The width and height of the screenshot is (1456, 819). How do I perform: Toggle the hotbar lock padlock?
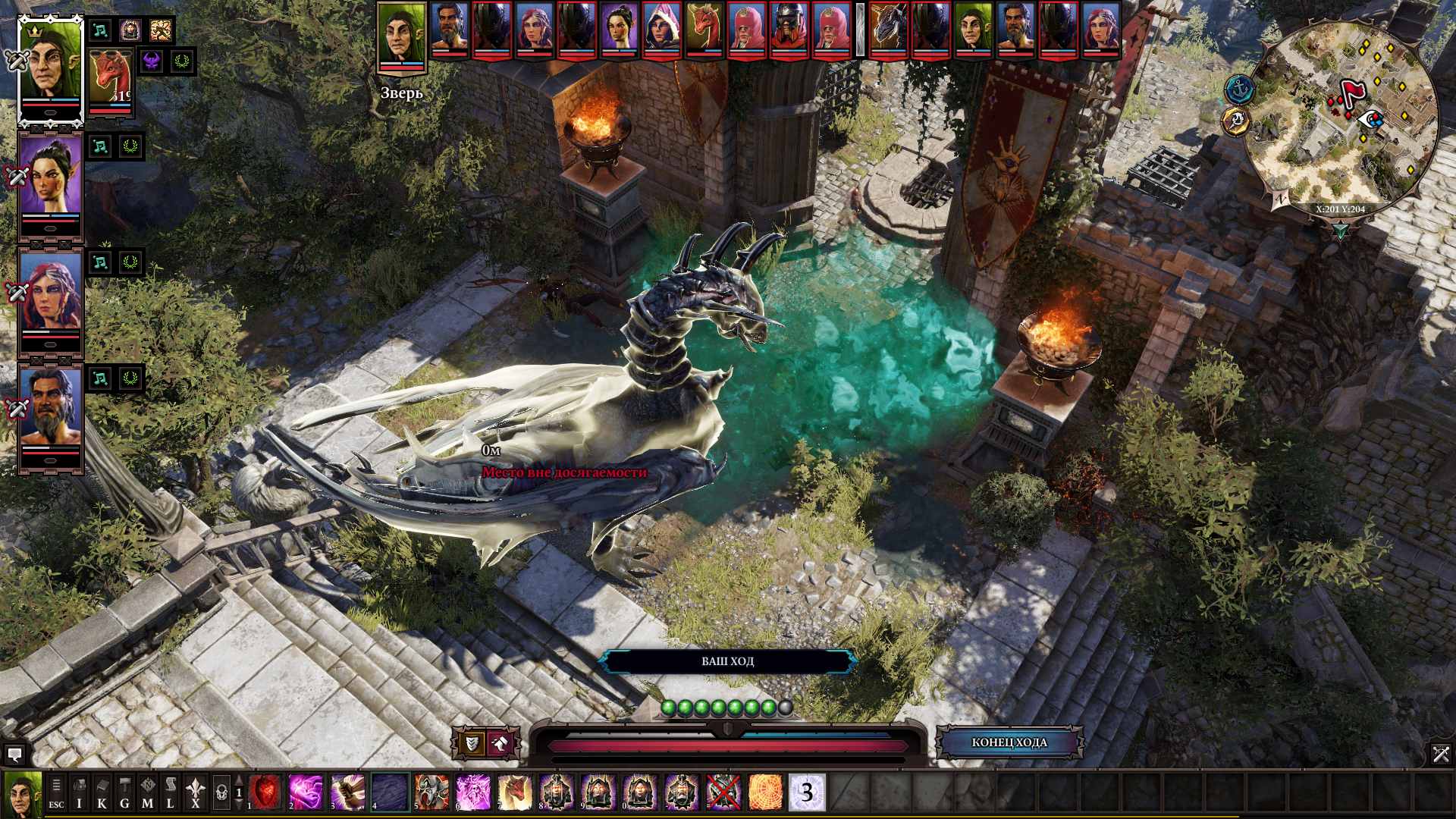tap(221, 792)
